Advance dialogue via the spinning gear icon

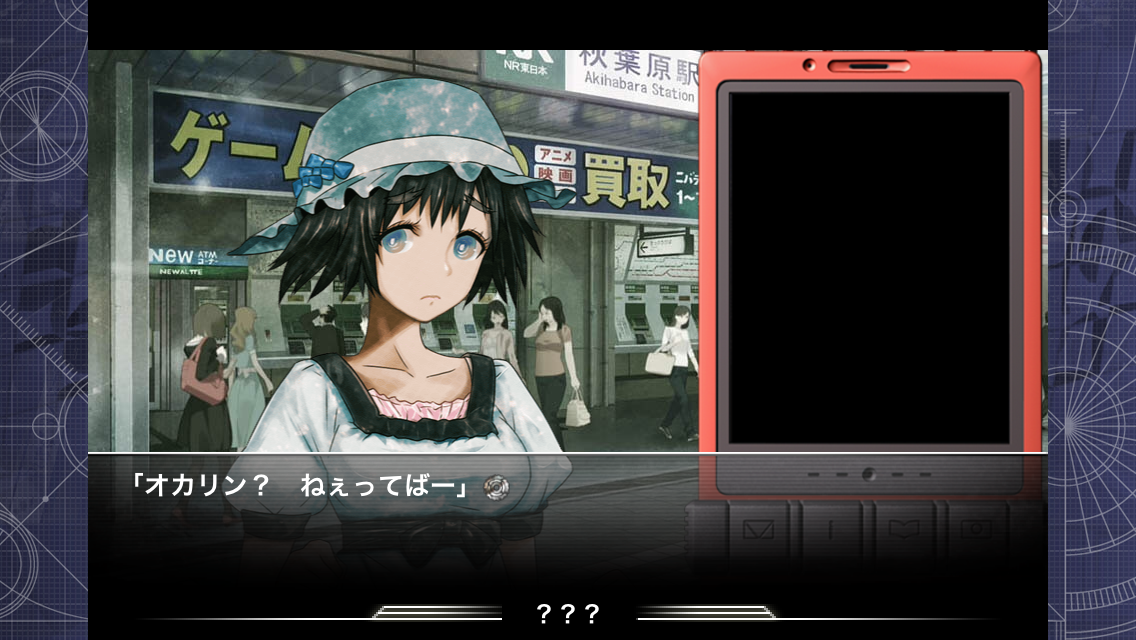[495, 487]
